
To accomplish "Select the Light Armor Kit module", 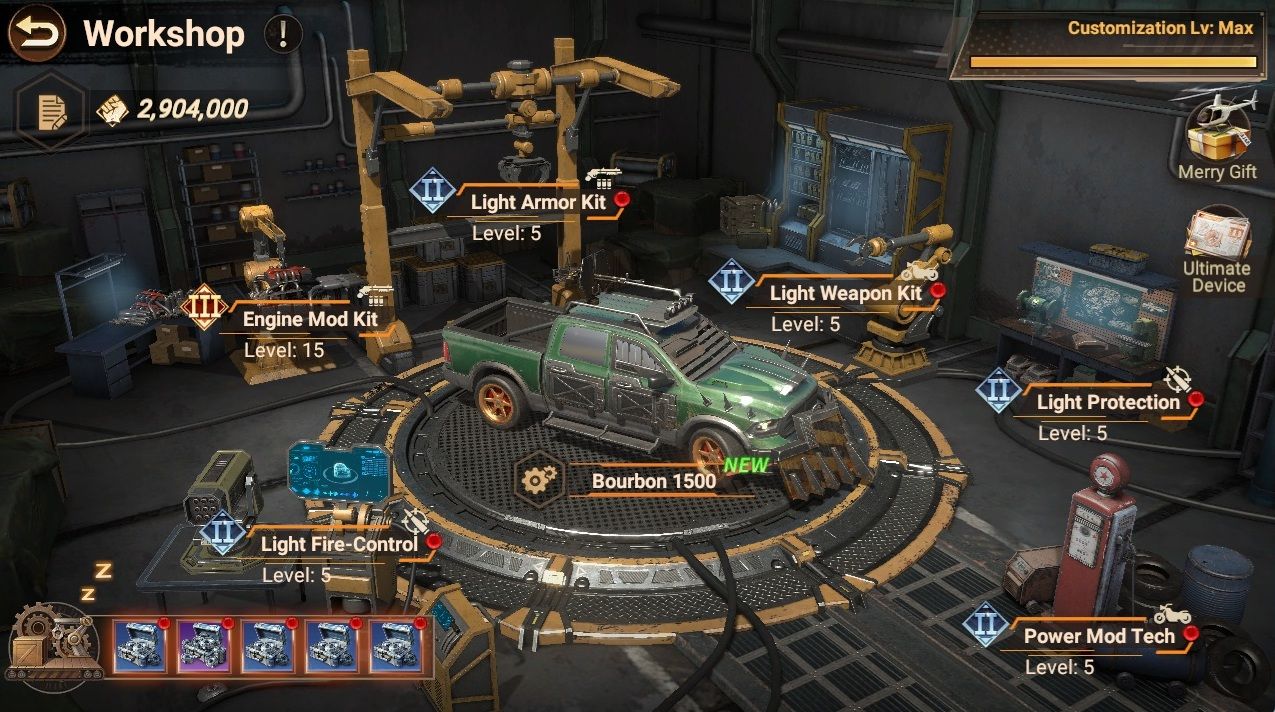I will pos(537,202).
